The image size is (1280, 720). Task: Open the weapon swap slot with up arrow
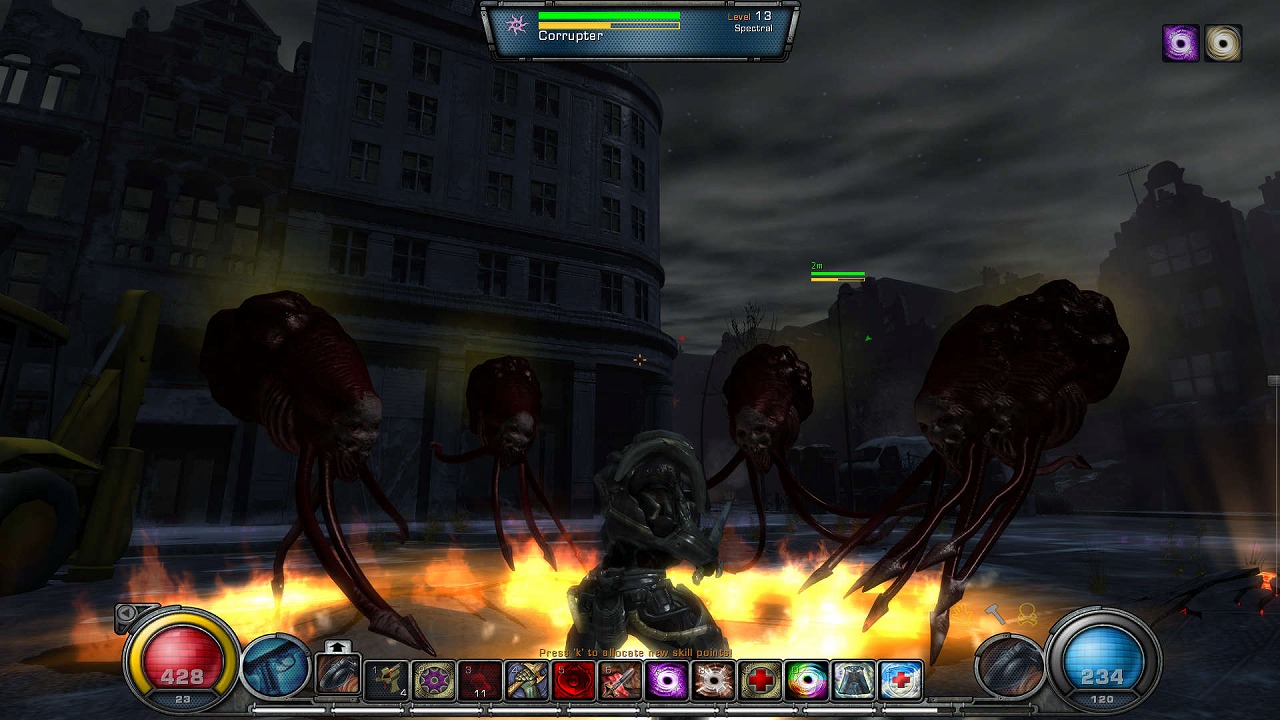click(x=338, y=671)
